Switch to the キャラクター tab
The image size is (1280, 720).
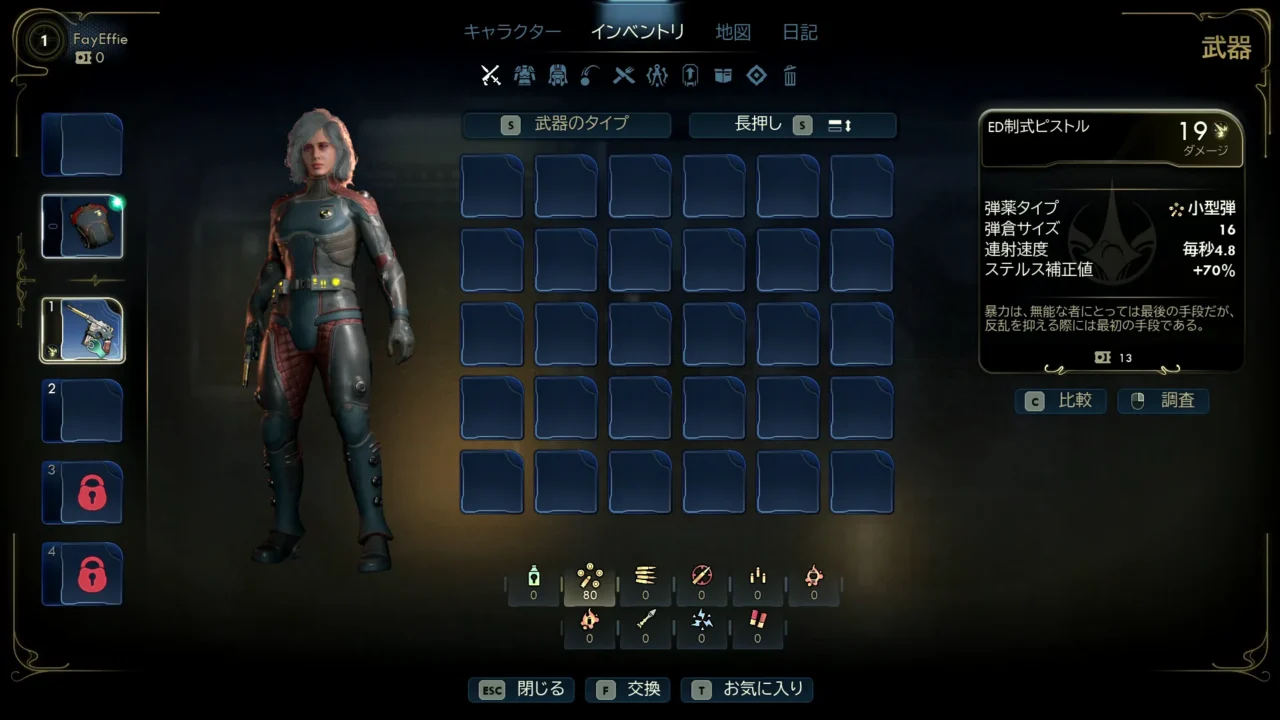[x=512, y=32]
